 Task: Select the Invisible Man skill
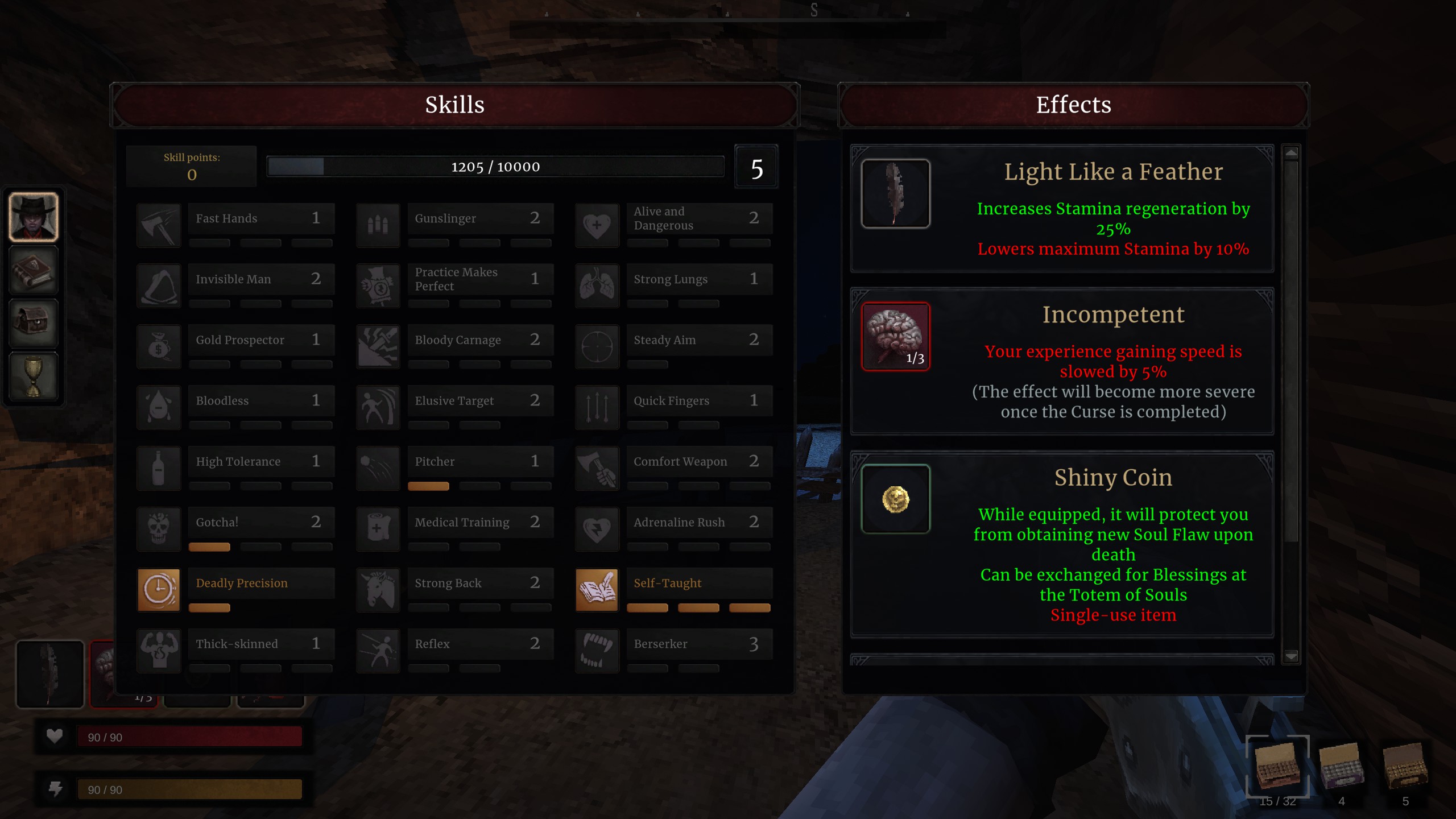(x=261, y=279)
